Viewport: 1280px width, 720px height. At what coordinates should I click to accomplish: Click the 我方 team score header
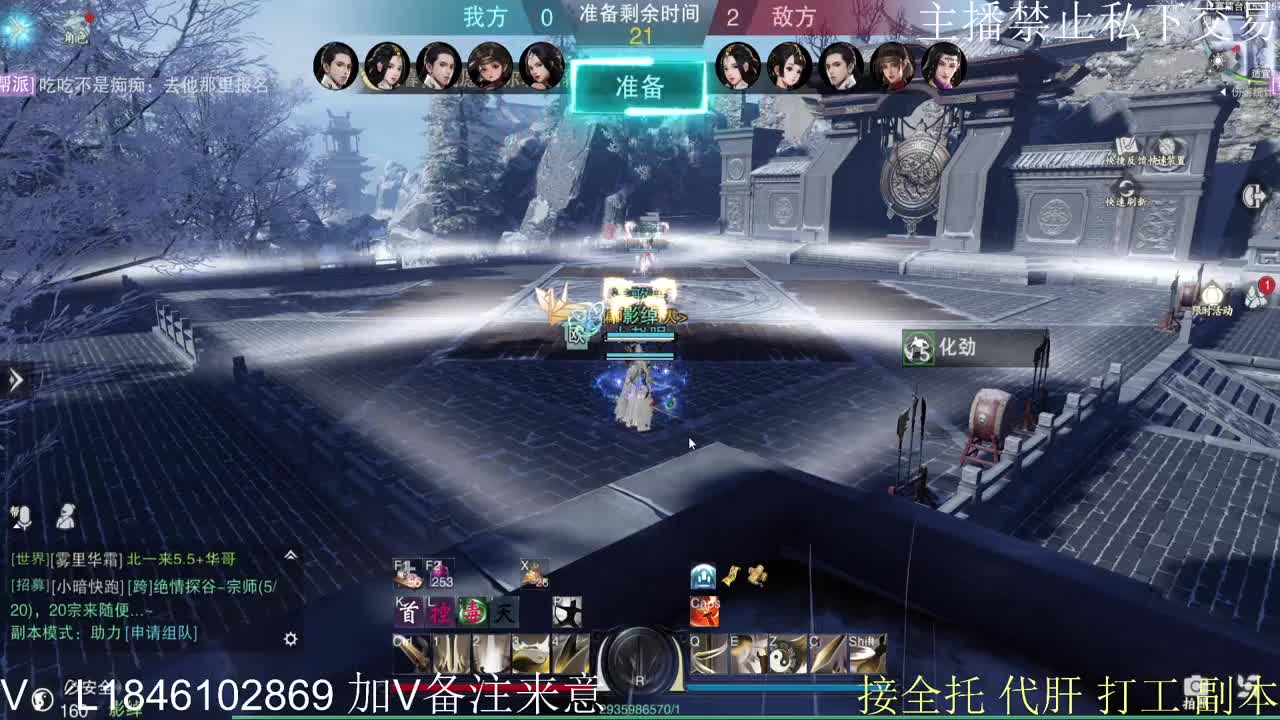coord(486,17)
